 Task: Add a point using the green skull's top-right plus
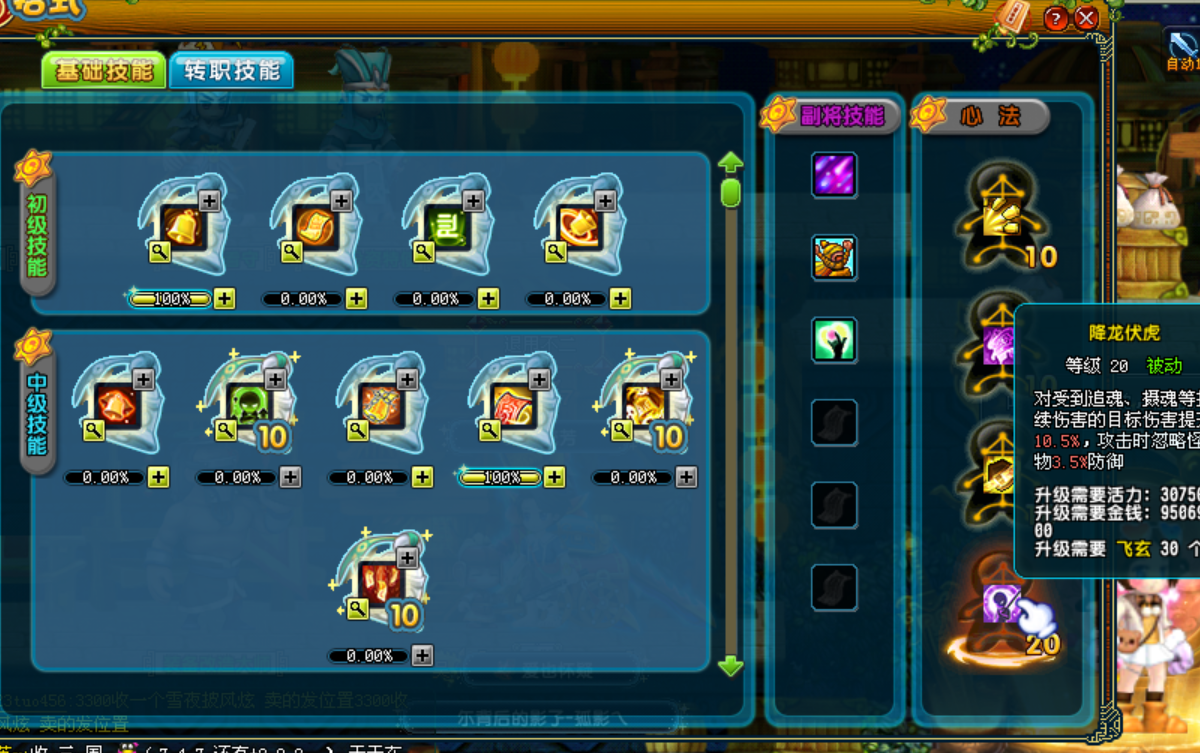[x=275, y=379]
